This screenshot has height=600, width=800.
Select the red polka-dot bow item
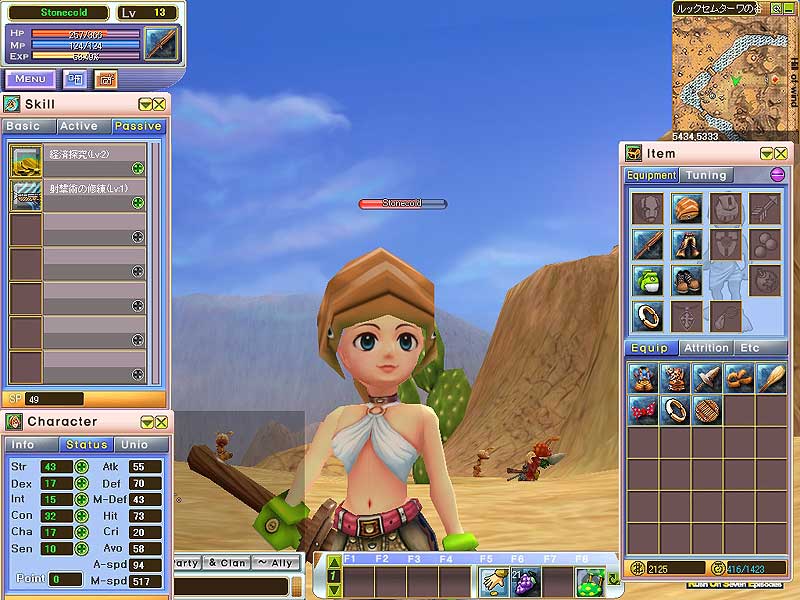643,408
